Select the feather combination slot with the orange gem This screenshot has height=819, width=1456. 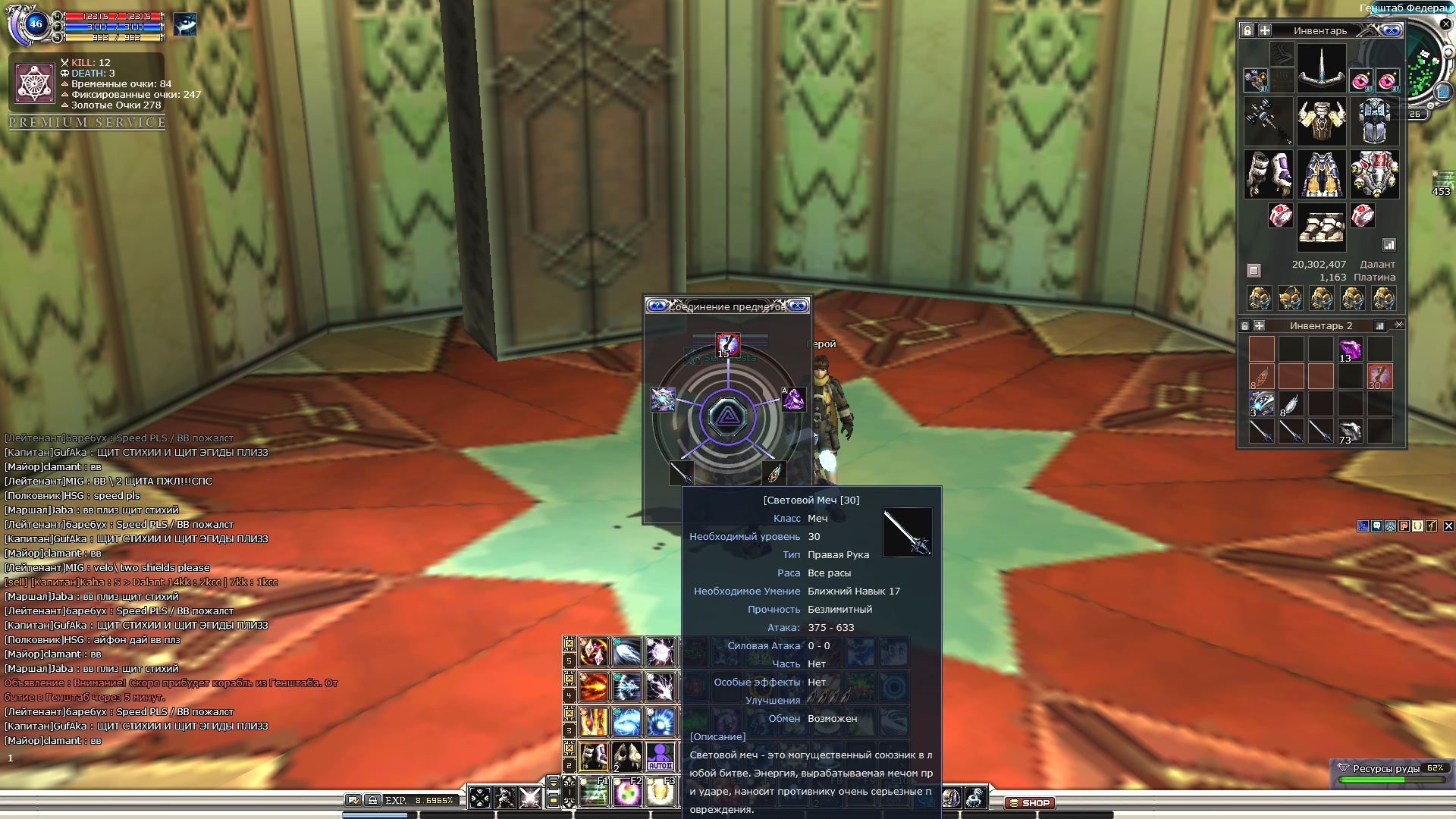pyautogui.click(x=773, y=473)
